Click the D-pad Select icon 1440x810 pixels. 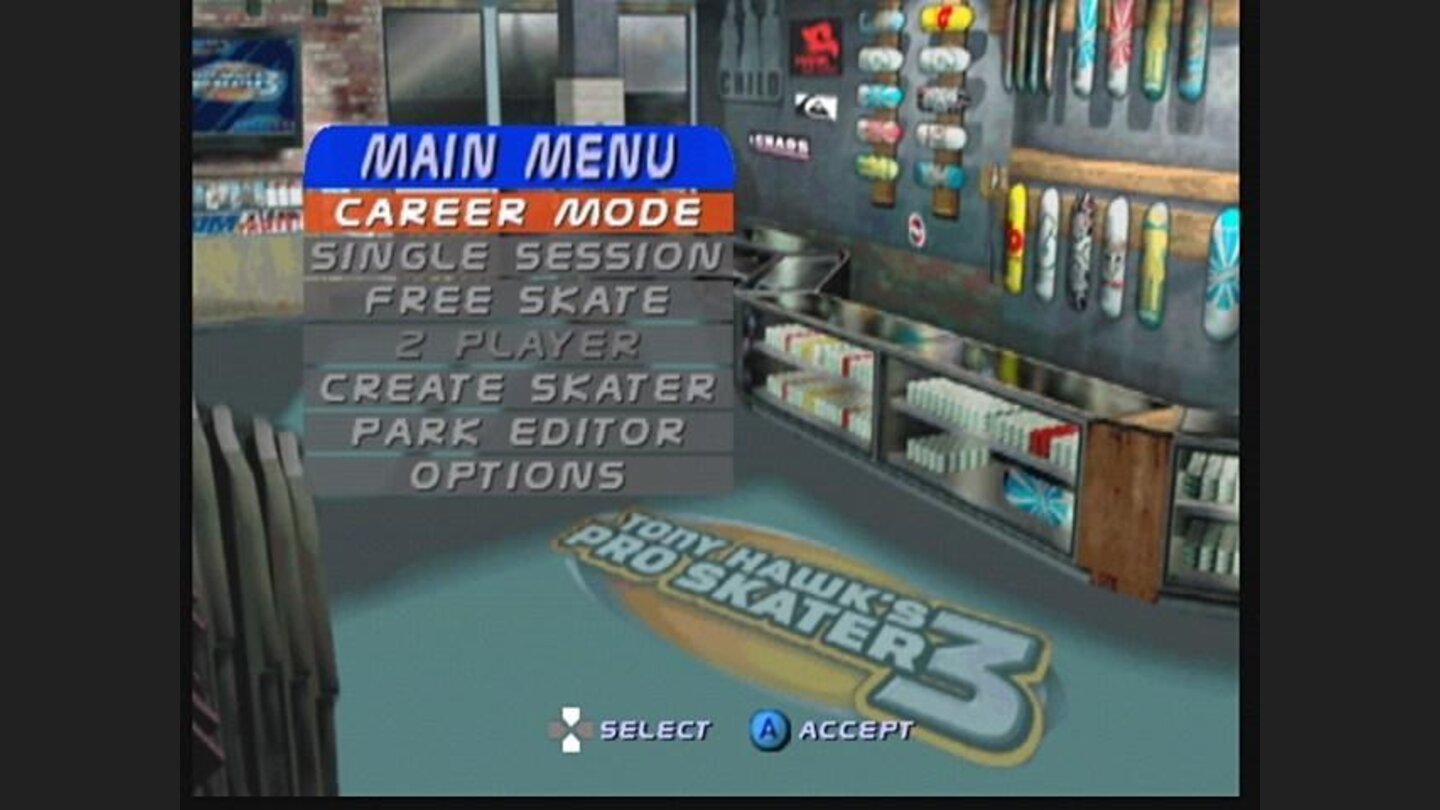(570, 729)
